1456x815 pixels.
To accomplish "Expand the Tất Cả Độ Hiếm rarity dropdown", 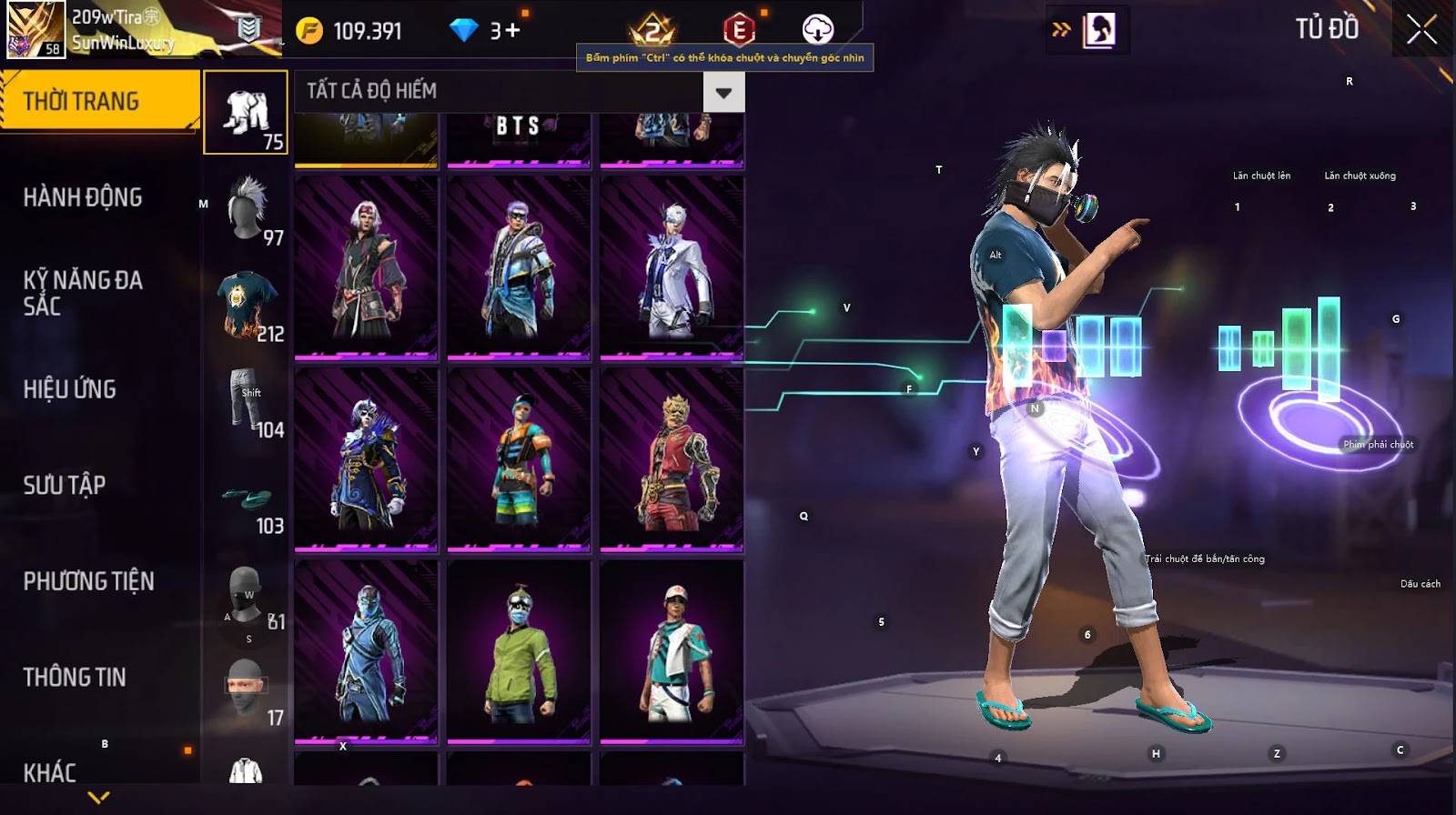I will click(723, 93).
